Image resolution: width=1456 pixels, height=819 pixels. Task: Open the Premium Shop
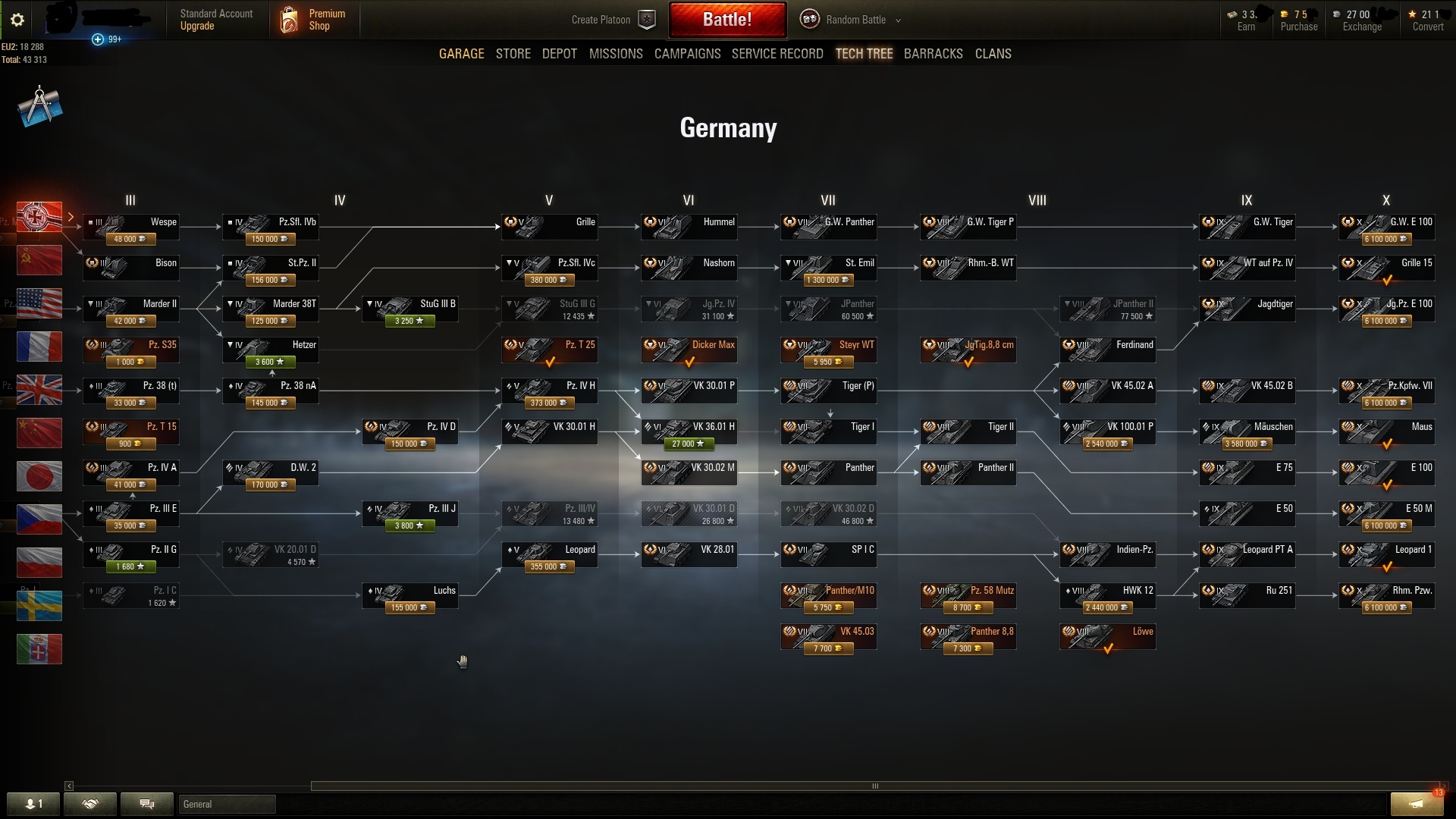[x=314, y=20]
